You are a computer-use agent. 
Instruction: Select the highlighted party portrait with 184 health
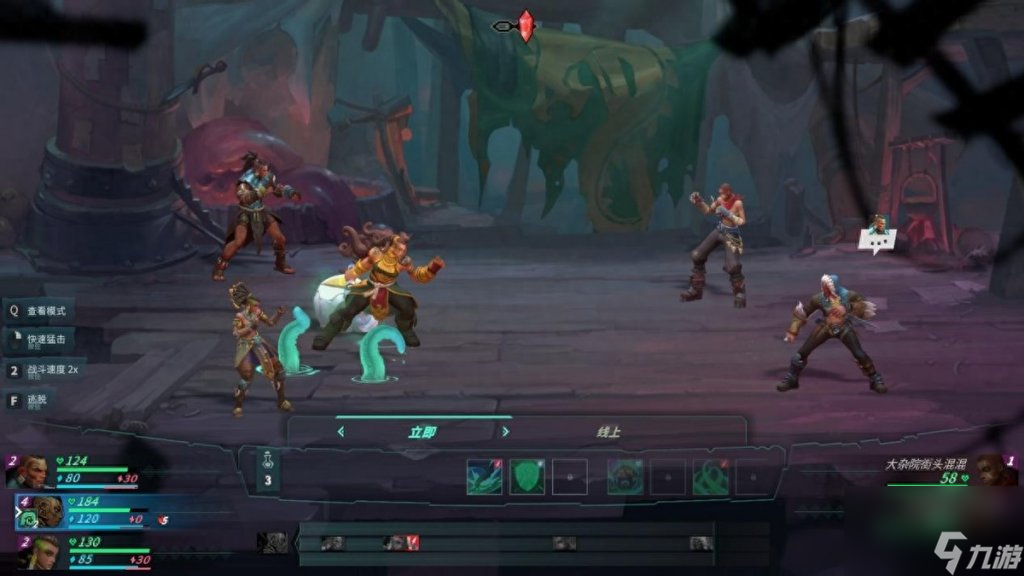coord(42,511)
